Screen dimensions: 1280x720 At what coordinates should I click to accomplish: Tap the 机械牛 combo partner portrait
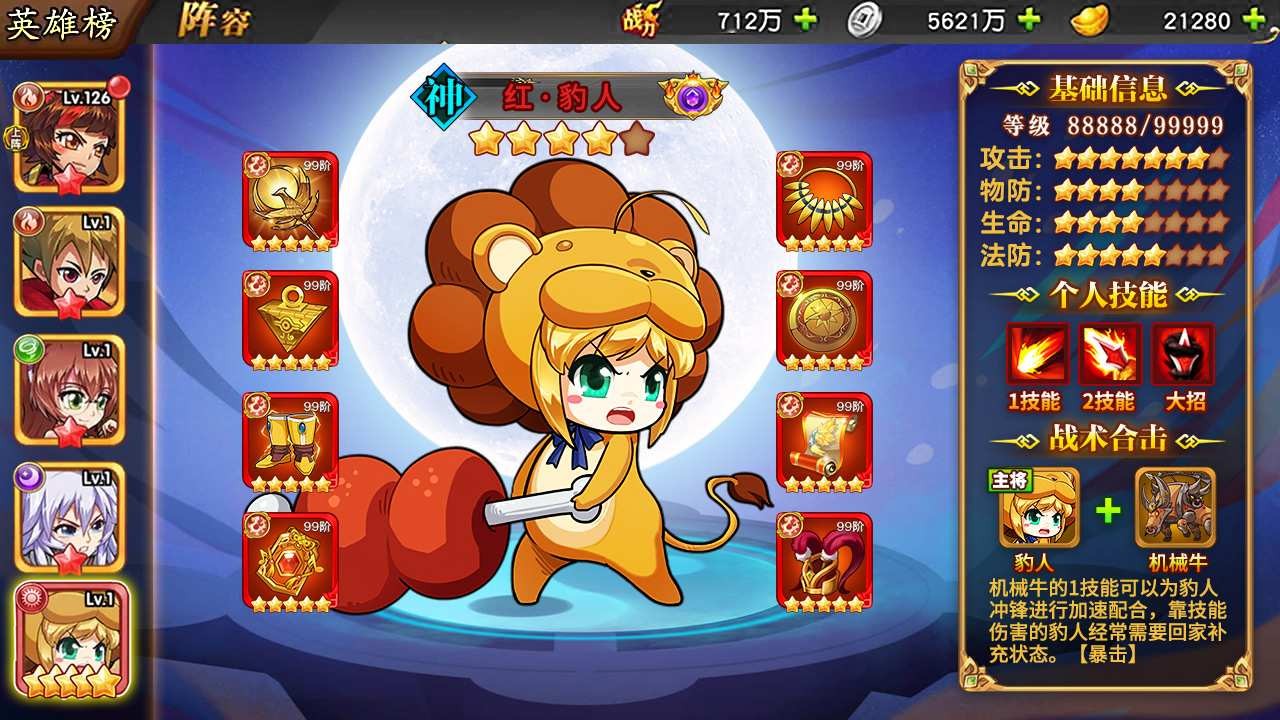pos(1176,507)
